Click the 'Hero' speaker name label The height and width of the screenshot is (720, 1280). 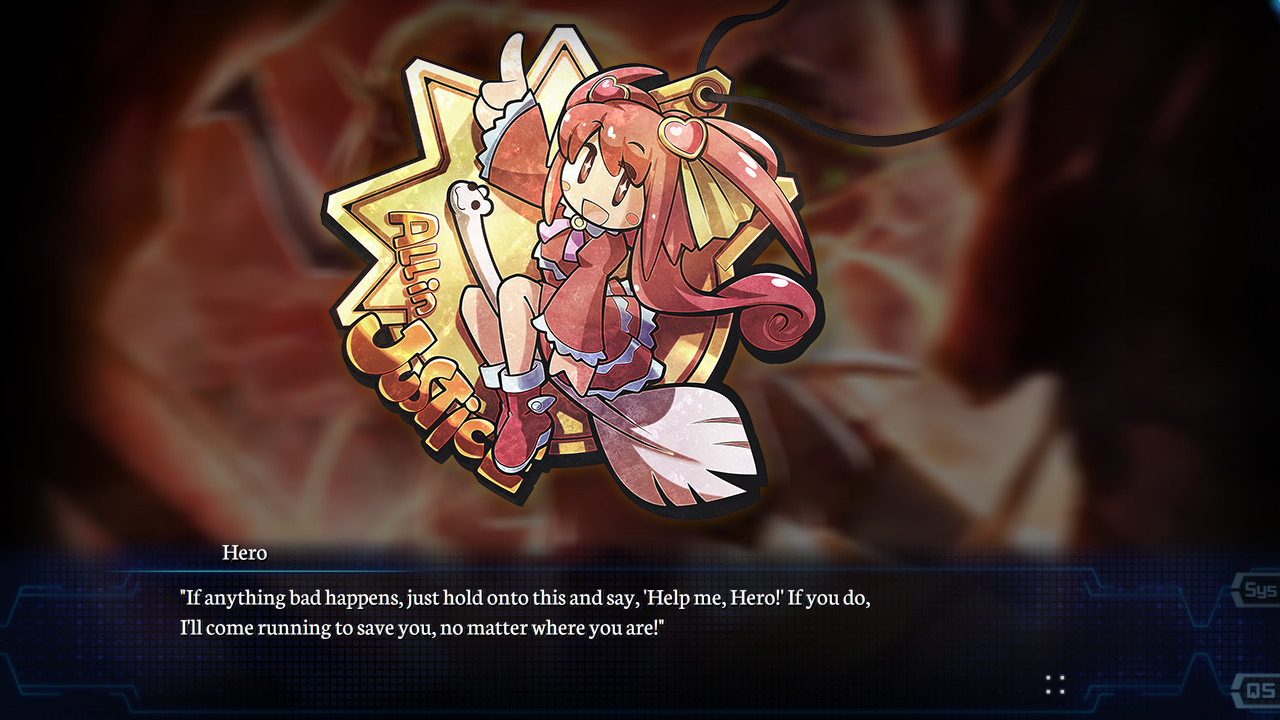point(245,552)
